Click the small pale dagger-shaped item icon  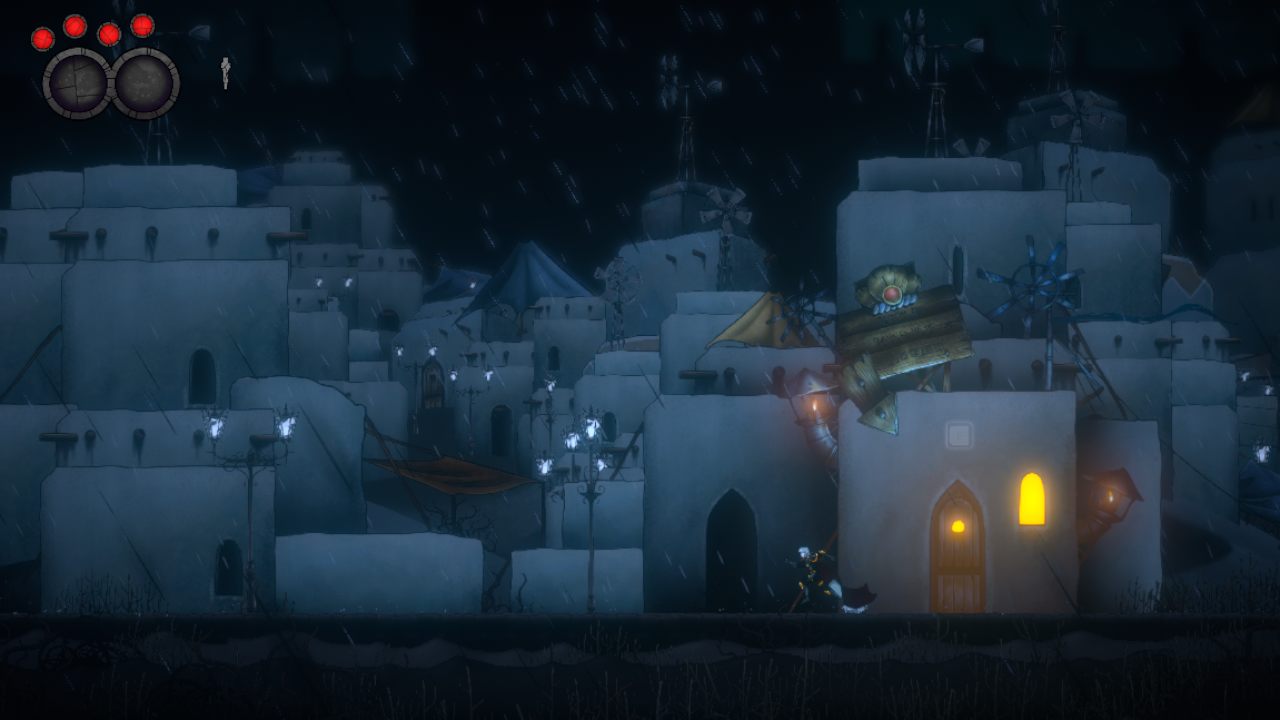point(225,71)
